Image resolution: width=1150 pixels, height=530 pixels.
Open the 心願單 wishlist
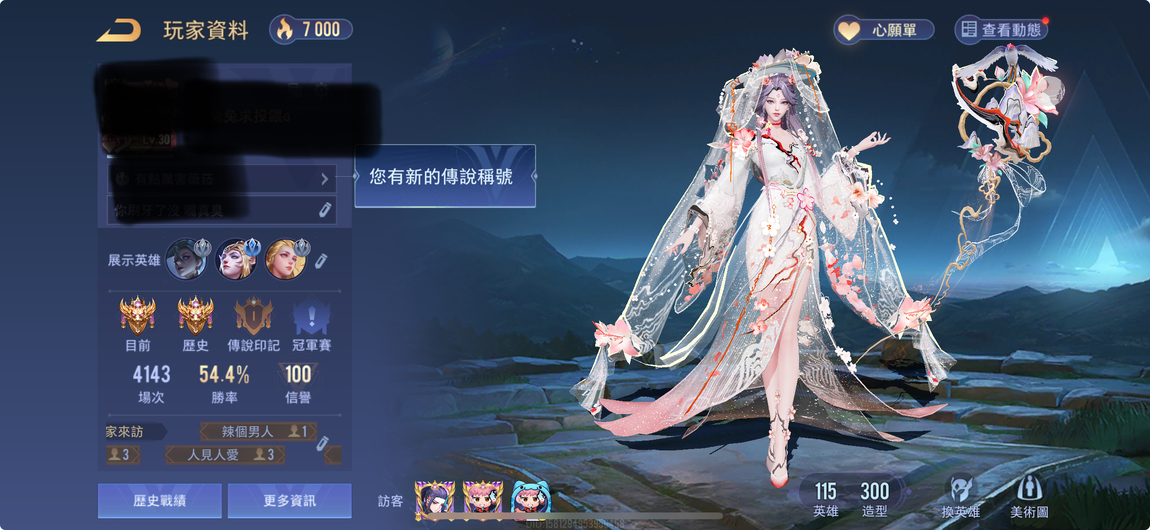pos(884,30)
